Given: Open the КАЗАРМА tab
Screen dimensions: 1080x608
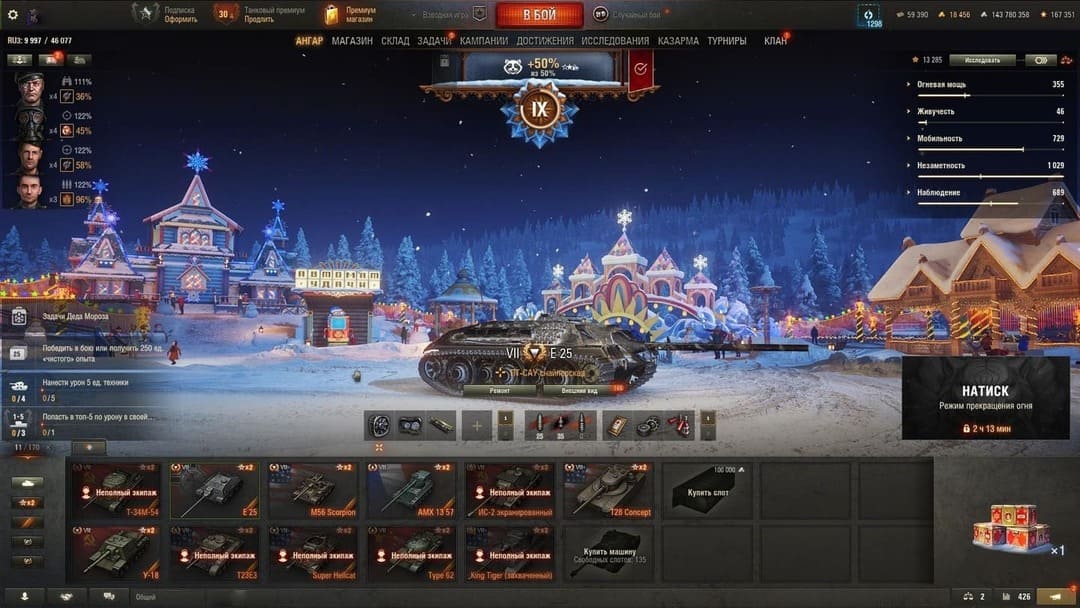Looking at the screenshot, I should [x=678, y=41].
